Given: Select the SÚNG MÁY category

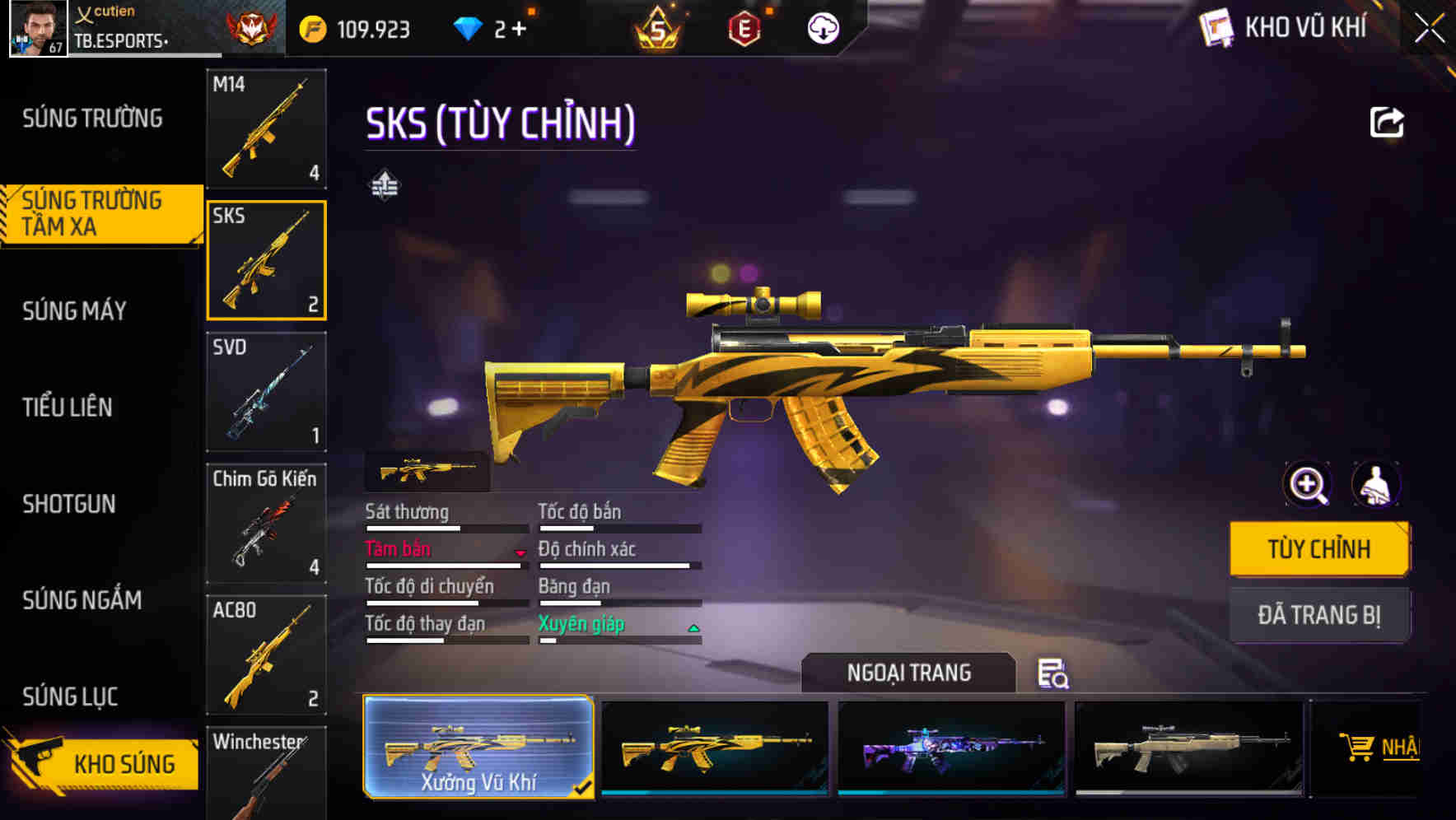Looking at the screenshot, I should pos(74,311).
